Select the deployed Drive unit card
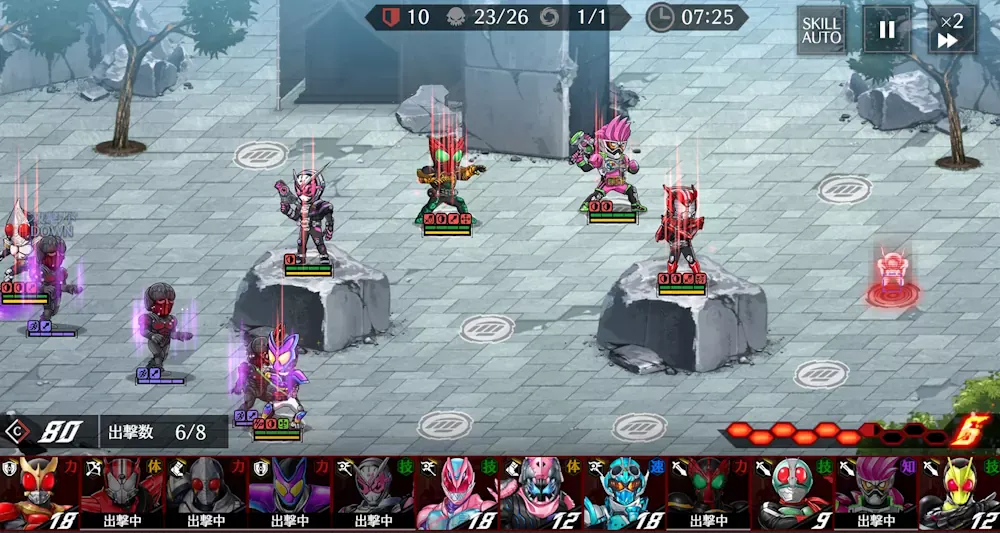The height and width of the screenshot is (533, 1000). (122, 492)
